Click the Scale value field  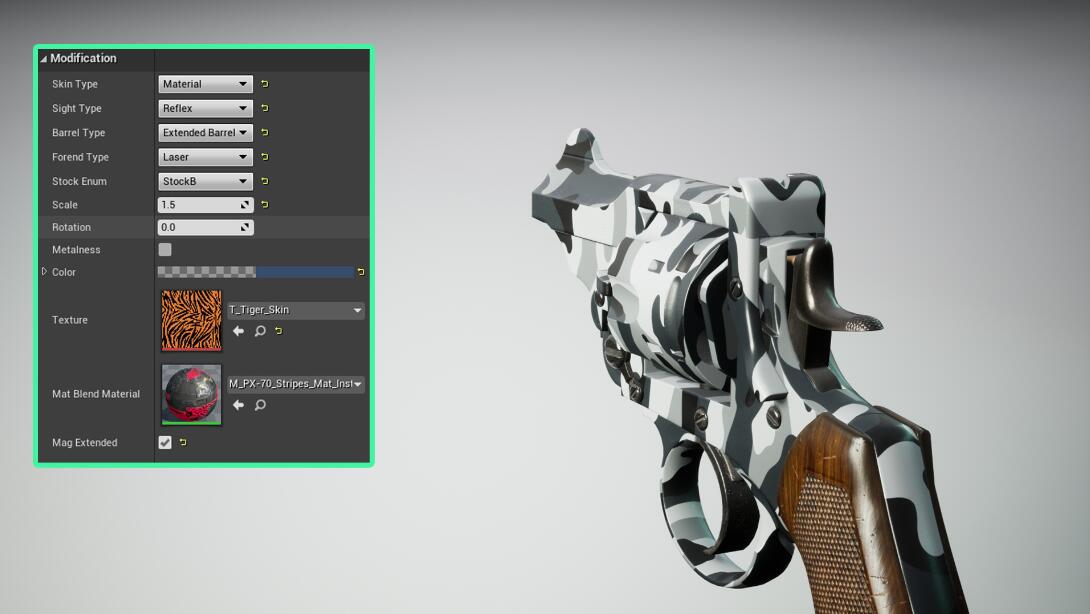tap(199, 205)
